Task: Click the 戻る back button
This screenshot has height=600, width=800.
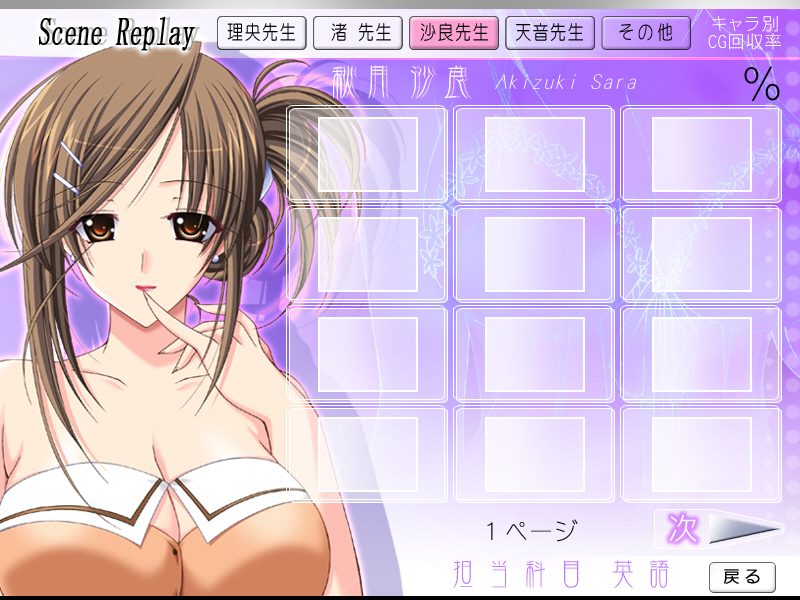Action: [x=742, y=576]
